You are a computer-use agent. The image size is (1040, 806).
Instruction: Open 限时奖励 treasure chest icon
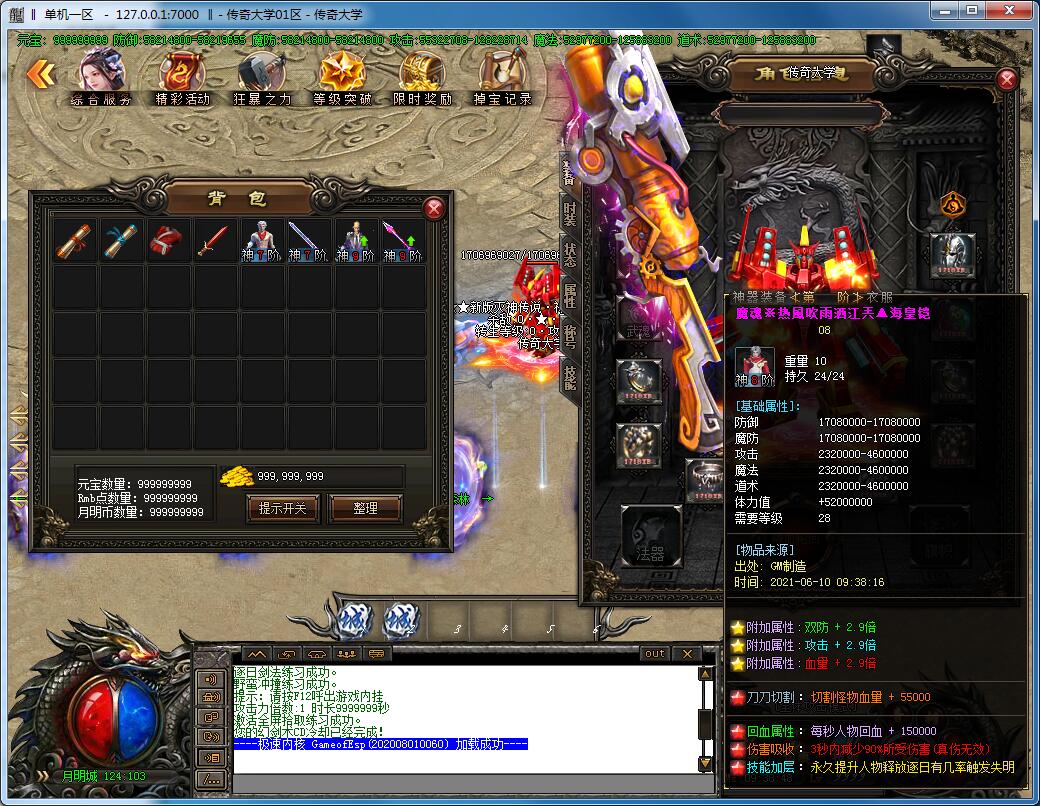[x=422, y=76]
